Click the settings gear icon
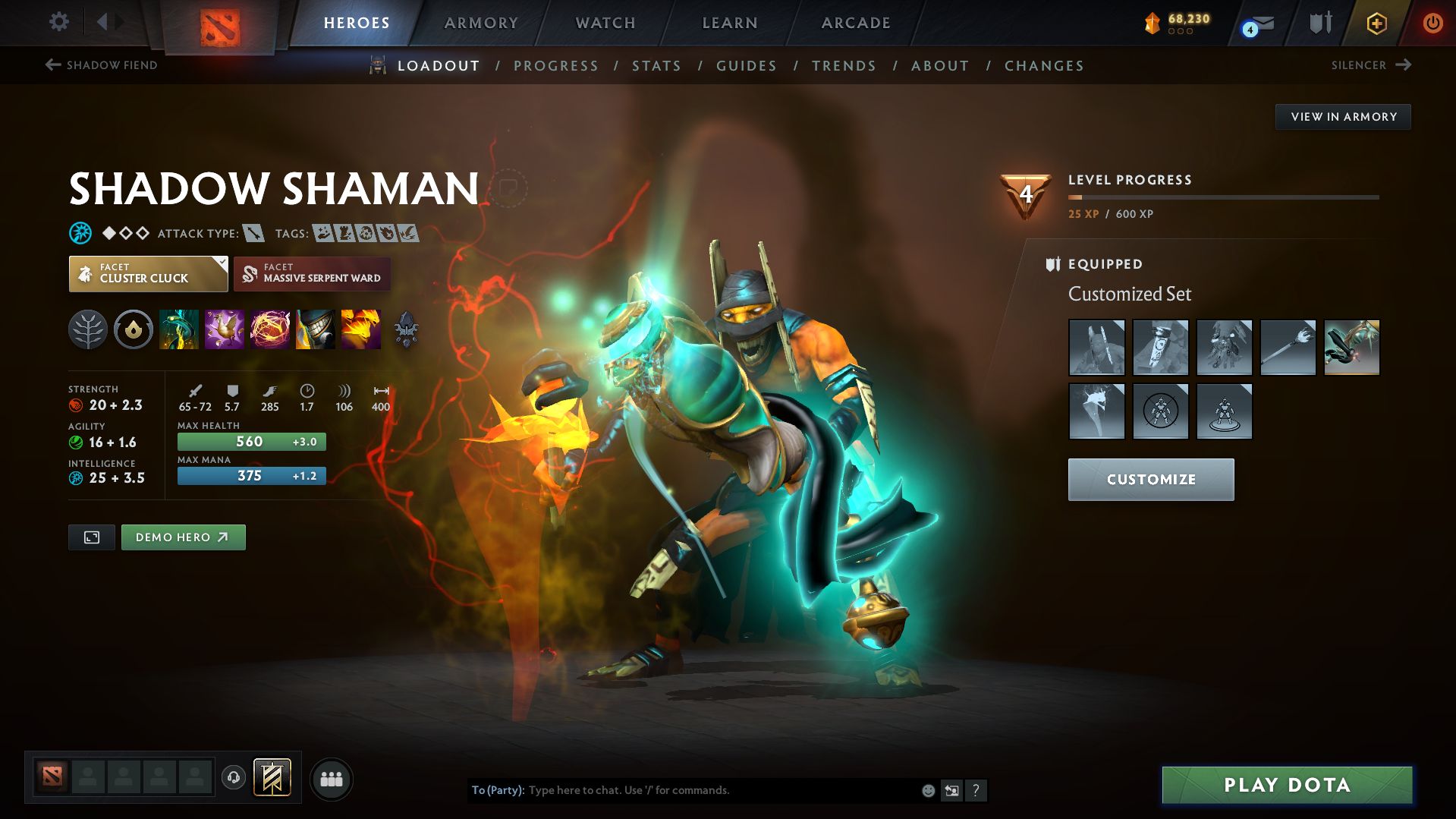Viewport: 1456px width, 819px height. [x=58, y=22]
